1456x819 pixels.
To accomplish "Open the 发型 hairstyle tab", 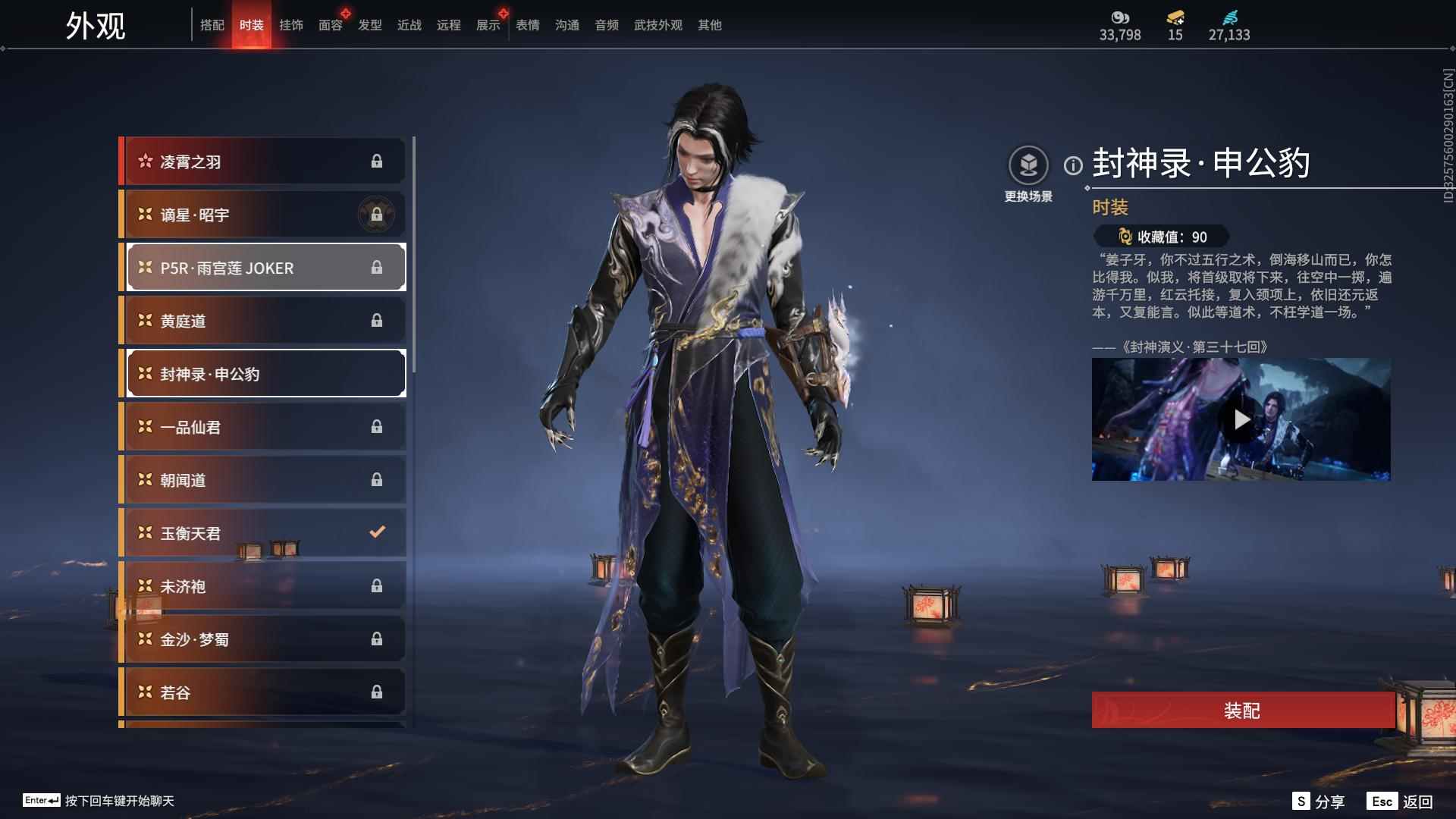I will (x=370, y=26).
